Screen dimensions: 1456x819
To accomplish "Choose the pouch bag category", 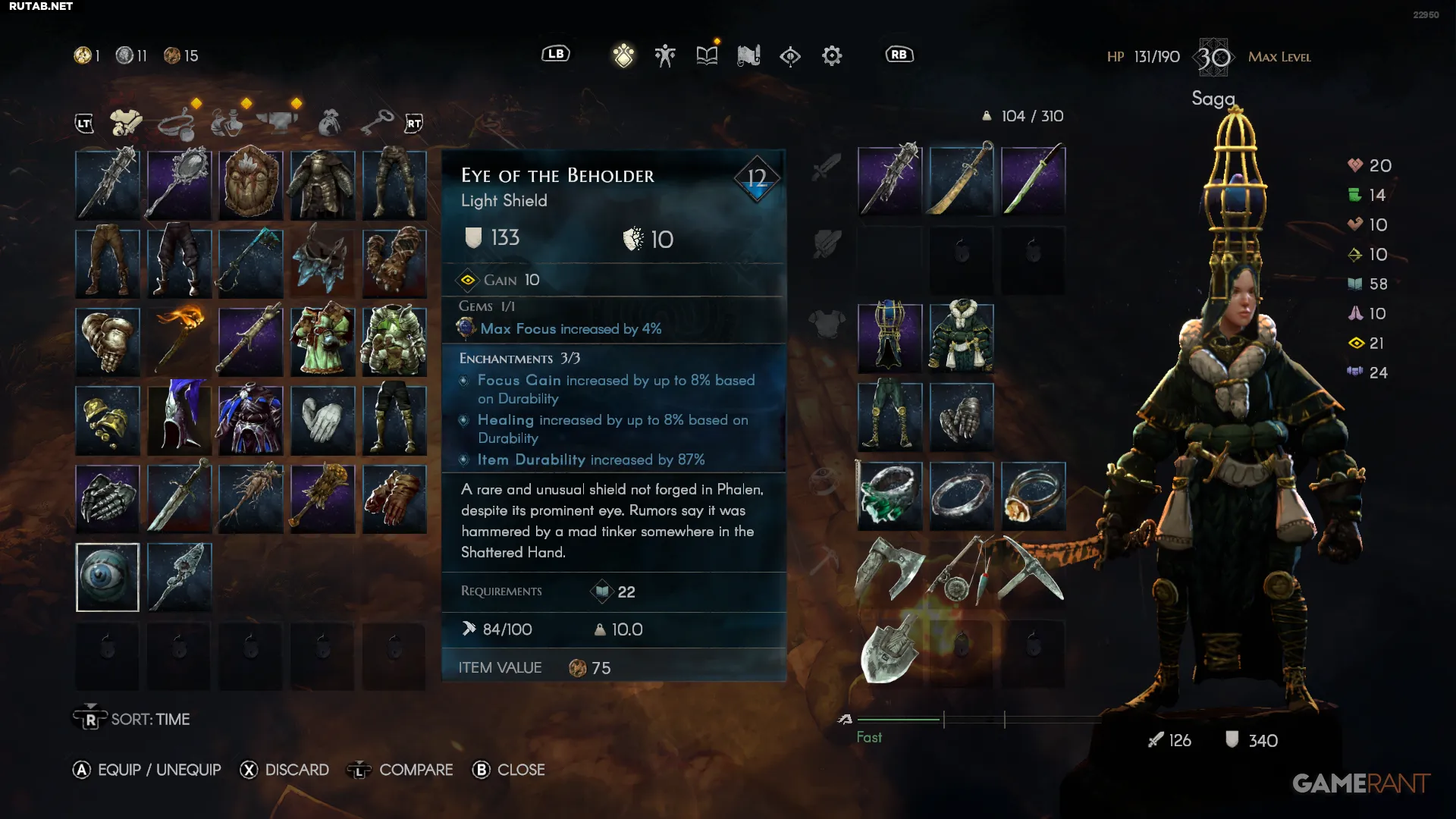I will click(x=329, y=122).
